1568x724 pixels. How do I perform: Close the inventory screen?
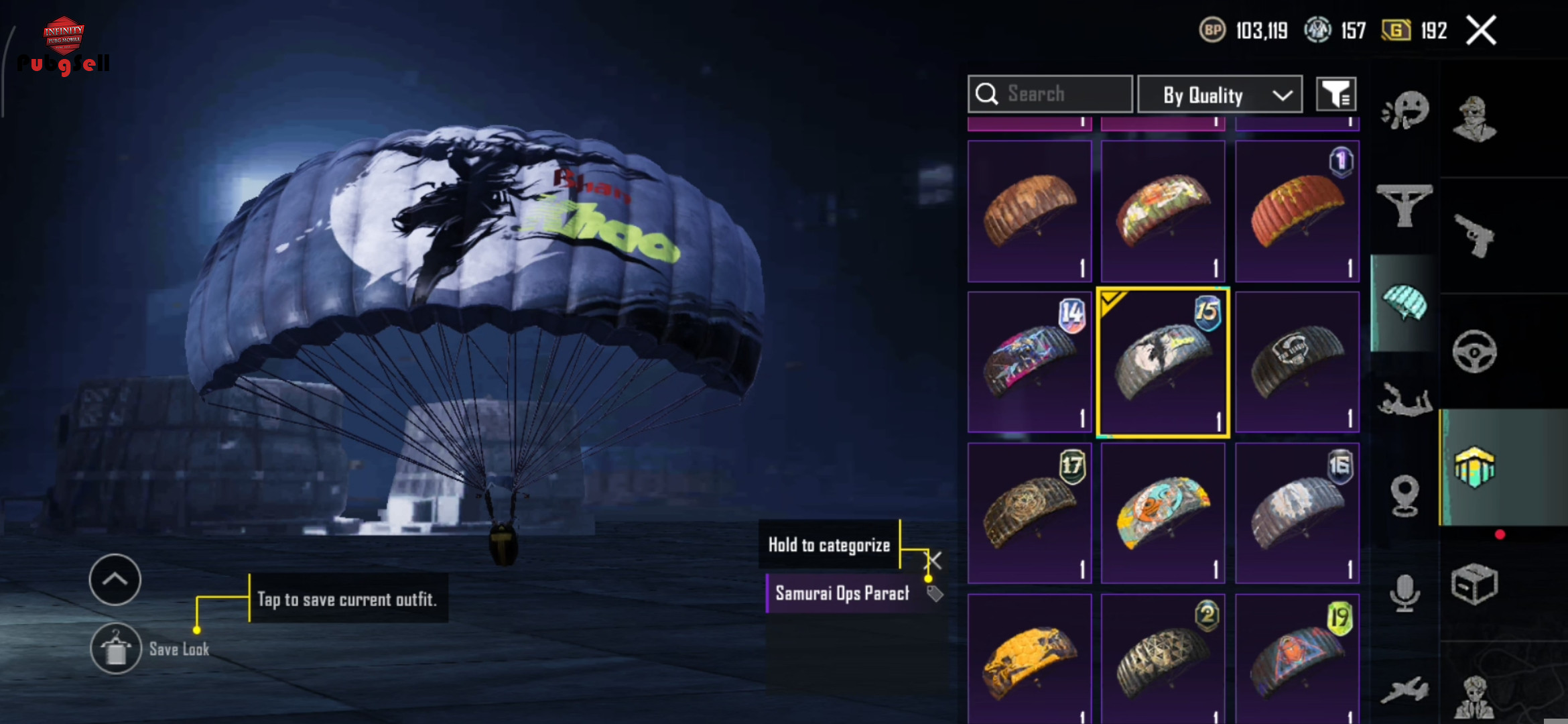[x=1481, y=31]
